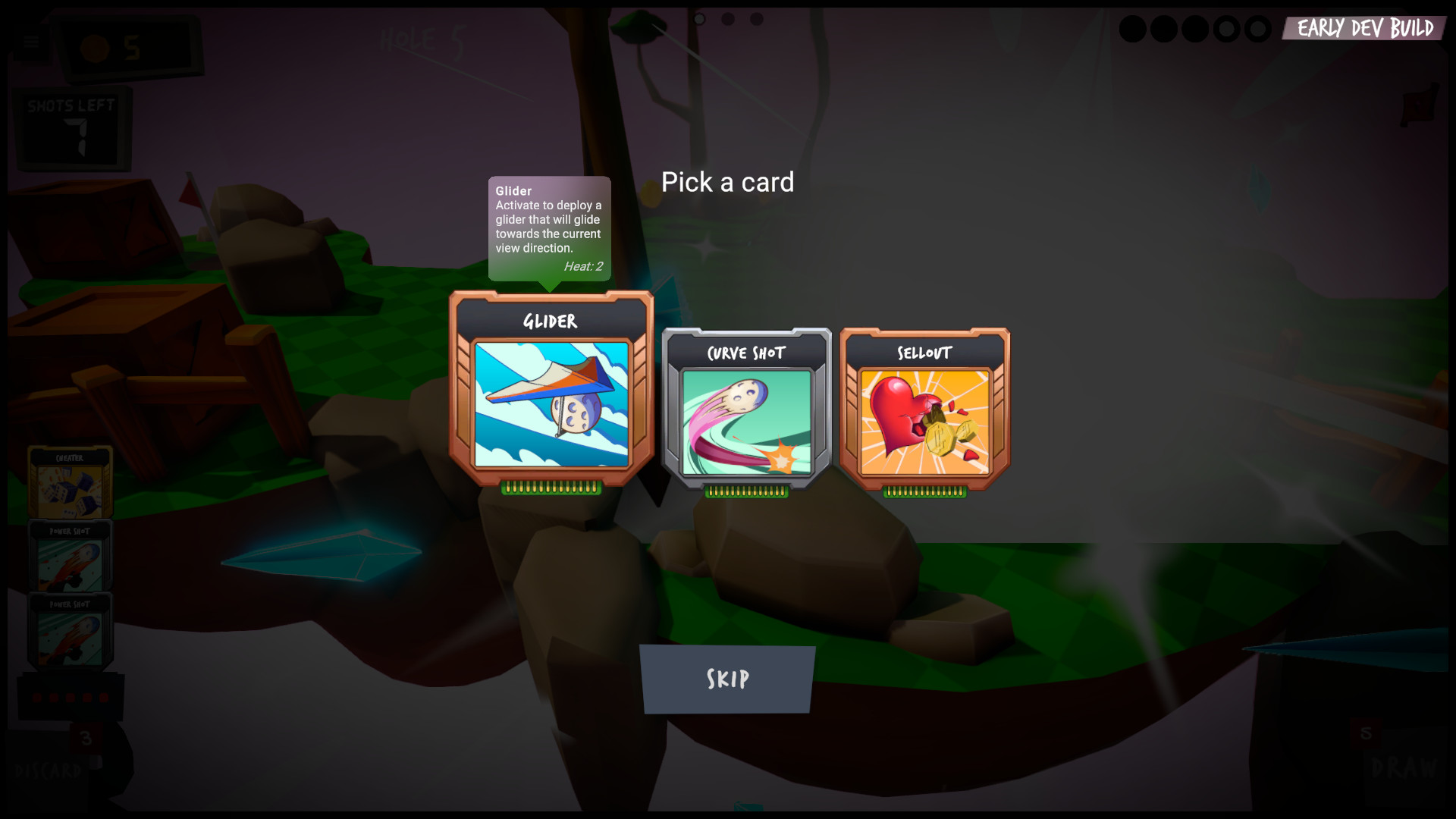Screen dimensions: 1456x819
Task: Click the Early Dev Build badge
Action: [1363, 29]
